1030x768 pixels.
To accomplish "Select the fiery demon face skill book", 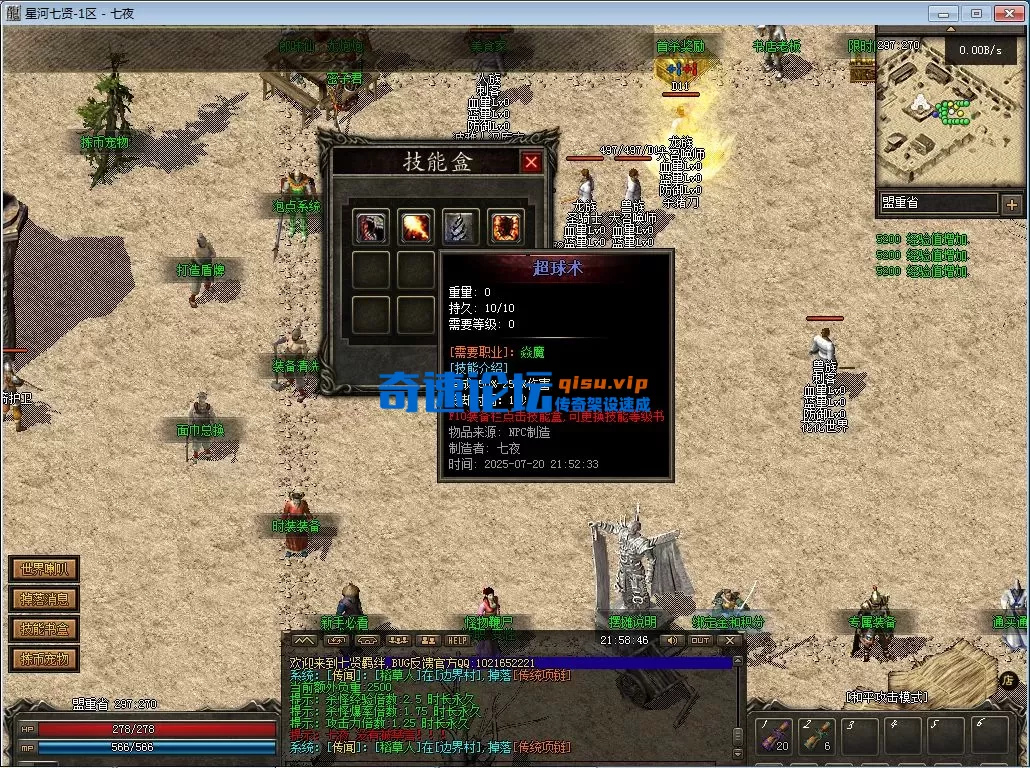I will coord(505,227).
